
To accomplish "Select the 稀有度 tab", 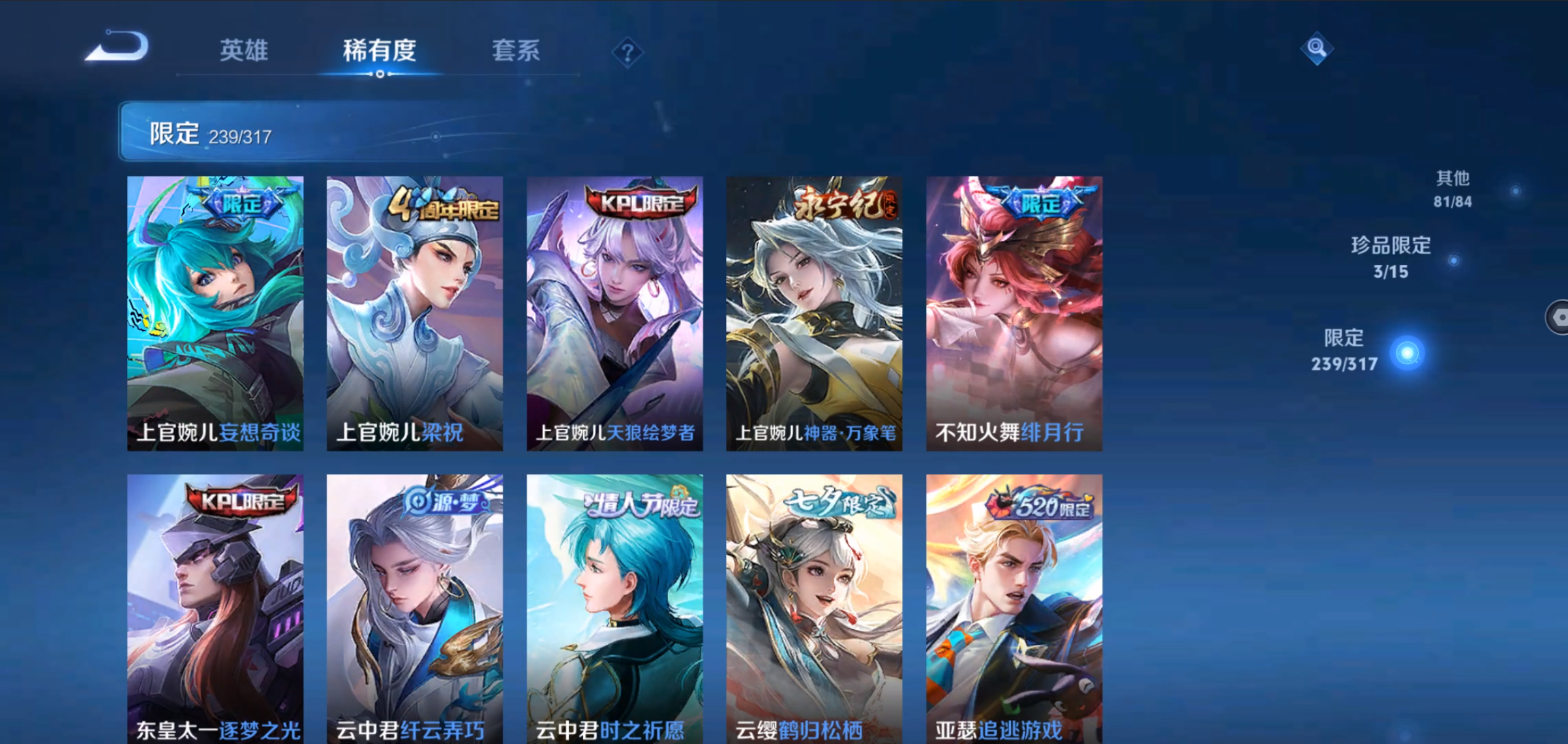I will 380,50.
